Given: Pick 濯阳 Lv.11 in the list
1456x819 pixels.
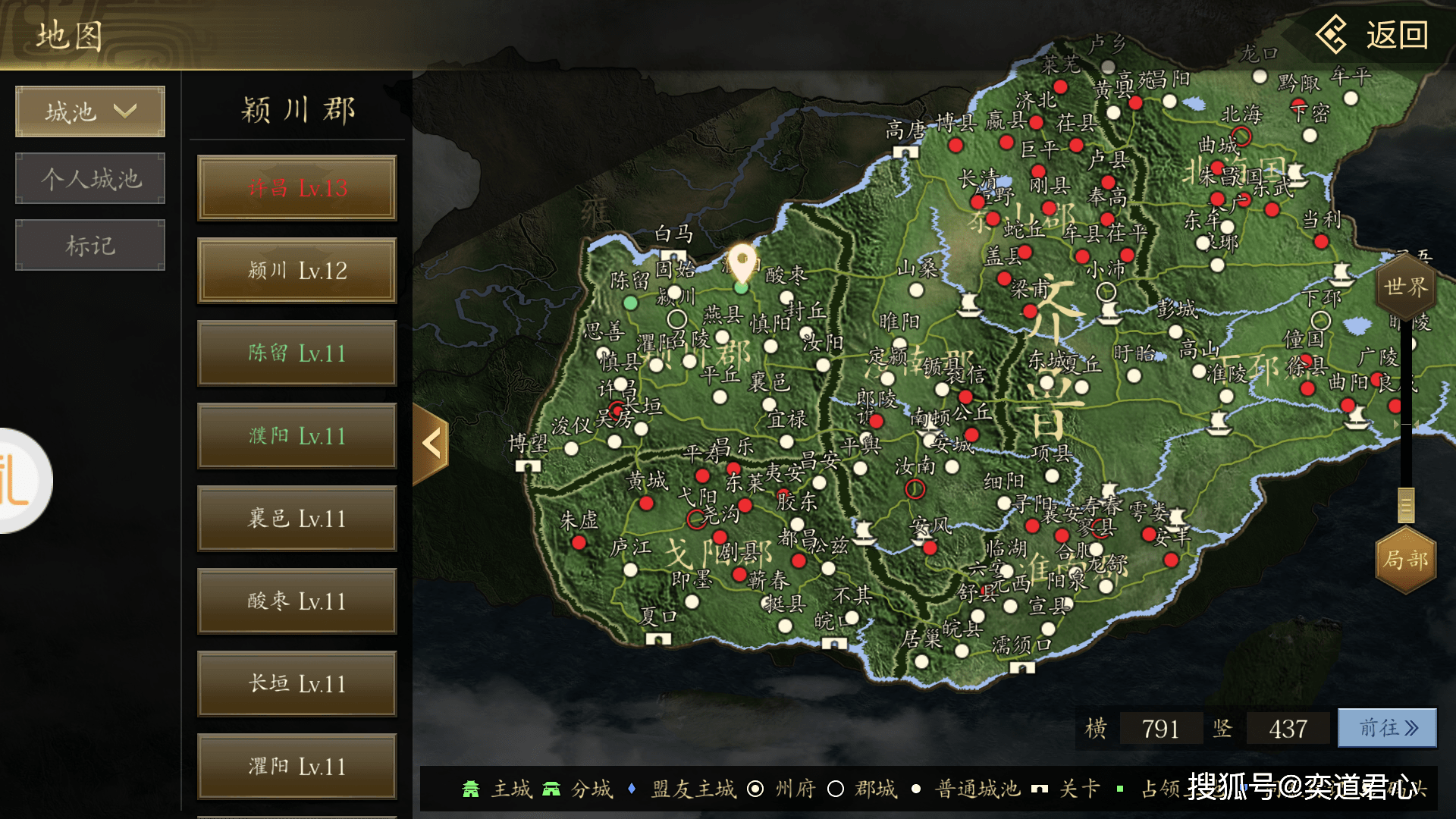Looking at the screenshot, I should [x=297, y=767].
